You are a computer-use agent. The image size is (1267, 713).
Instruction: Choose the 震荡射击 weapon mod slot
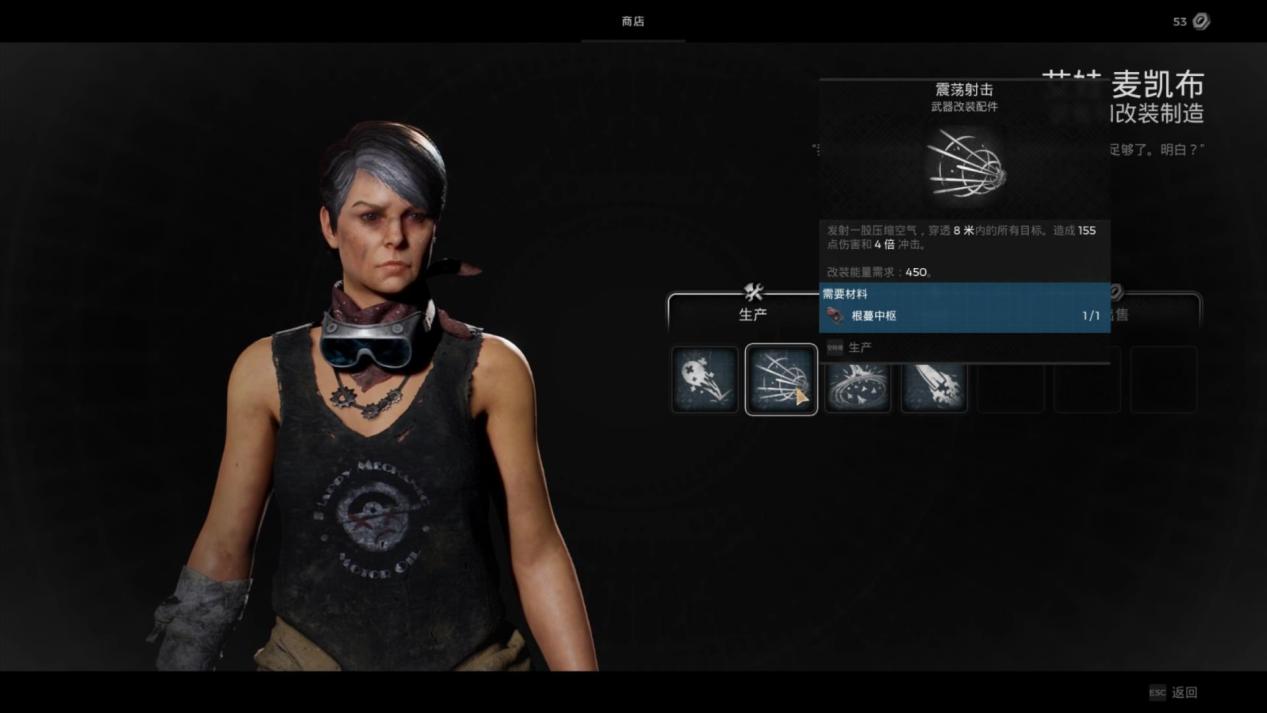pyautogui.click(x=781, y=380)
